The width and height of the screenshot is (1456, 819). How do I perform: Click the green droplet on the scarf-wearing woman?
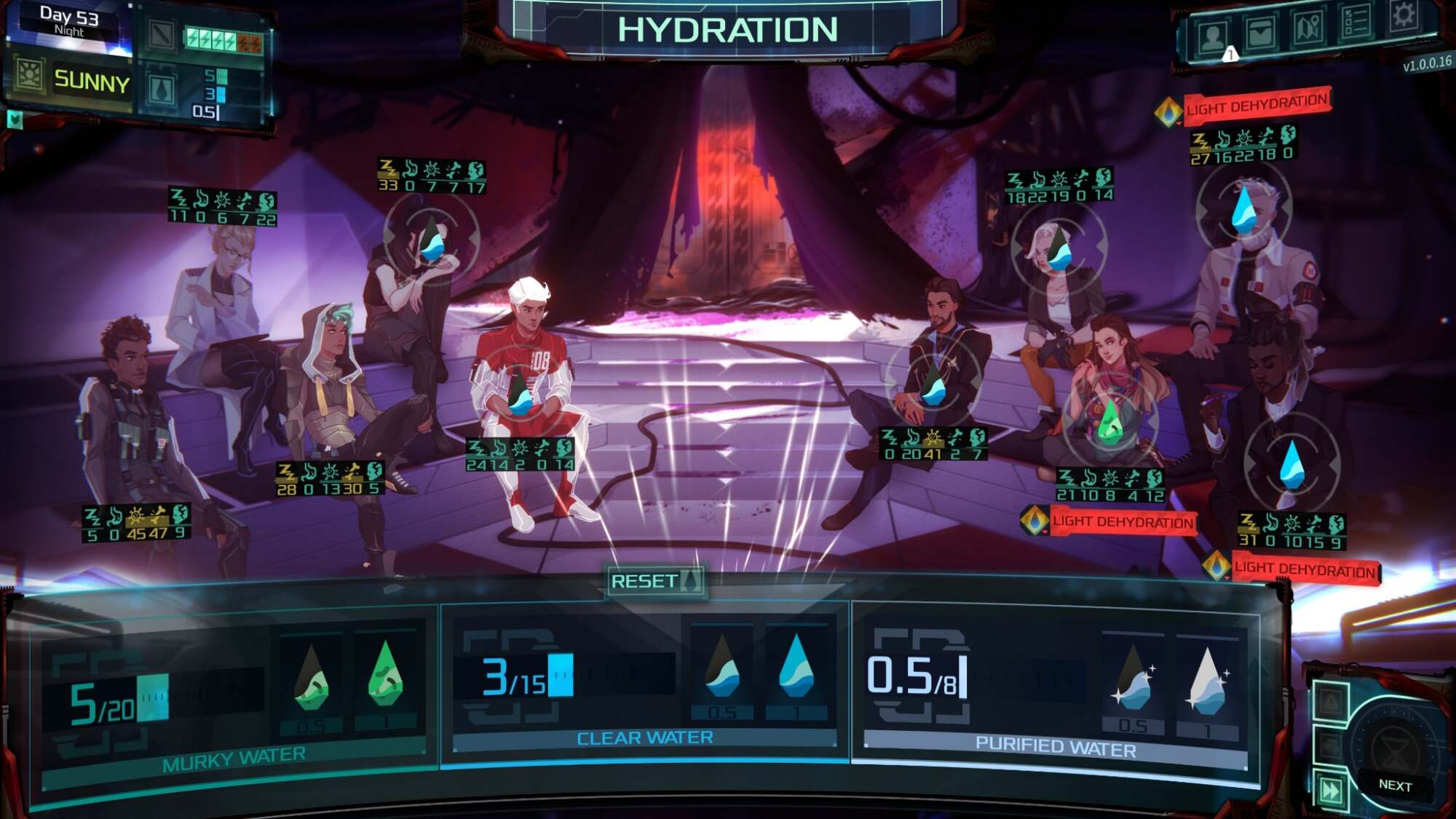(x=1110, y=422)
